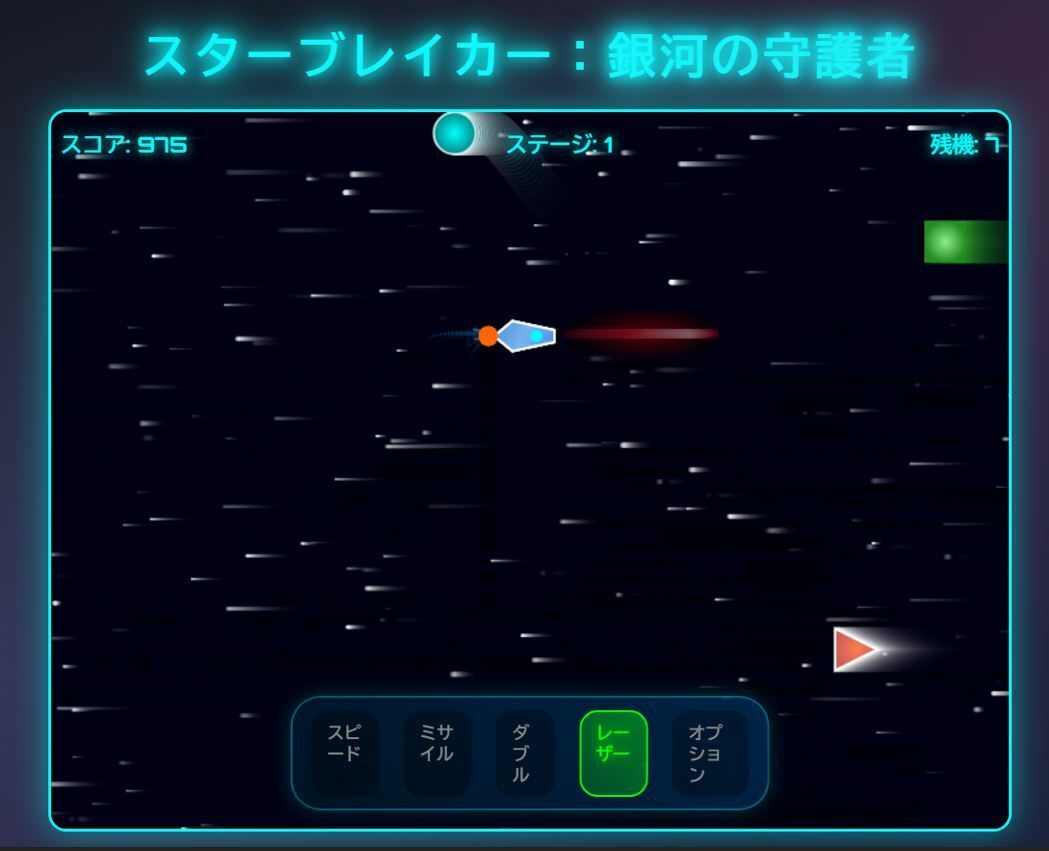
Task: Choose the ミサイル power-up slot
Action: (436, 753)
